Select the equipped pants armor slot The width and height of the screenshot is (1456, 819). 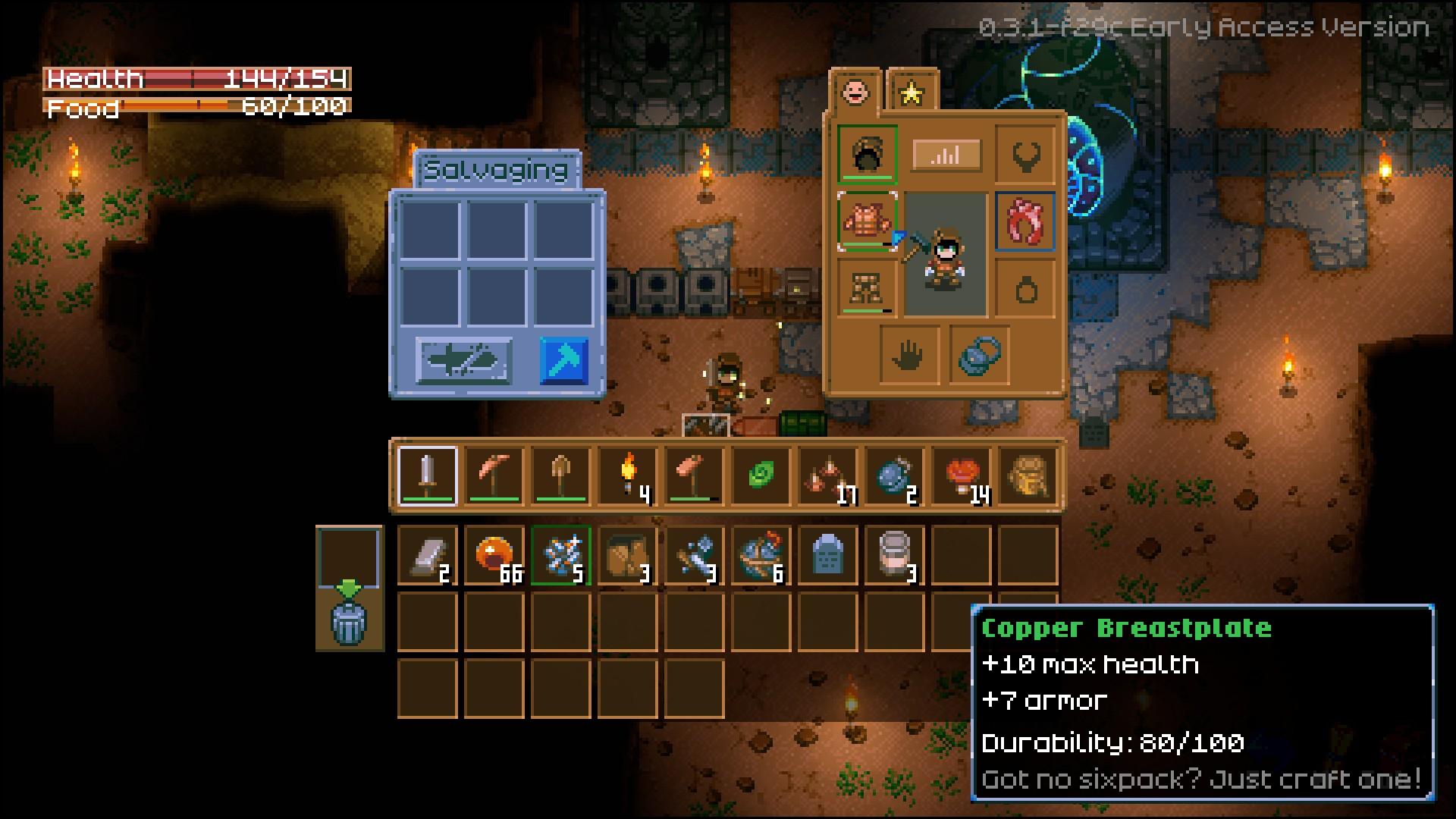(x=868, y=287)
